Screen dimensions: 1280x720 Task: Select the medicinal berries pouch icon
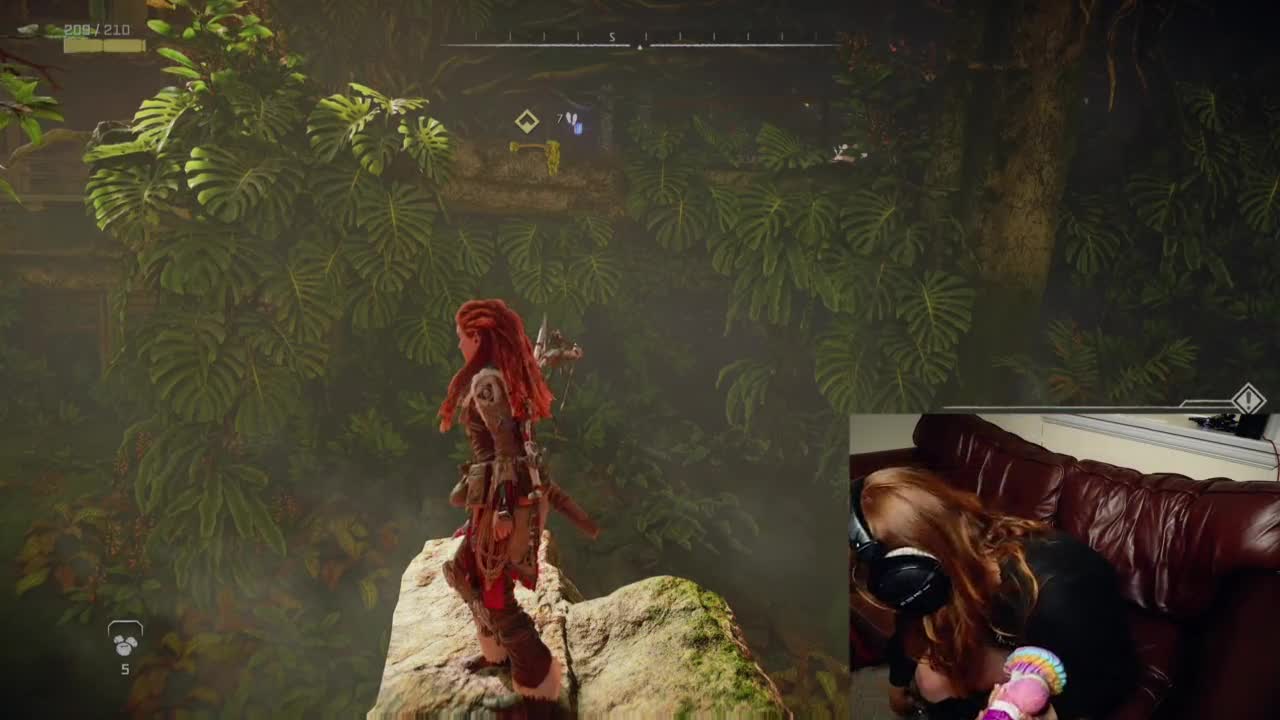[125, 640]
